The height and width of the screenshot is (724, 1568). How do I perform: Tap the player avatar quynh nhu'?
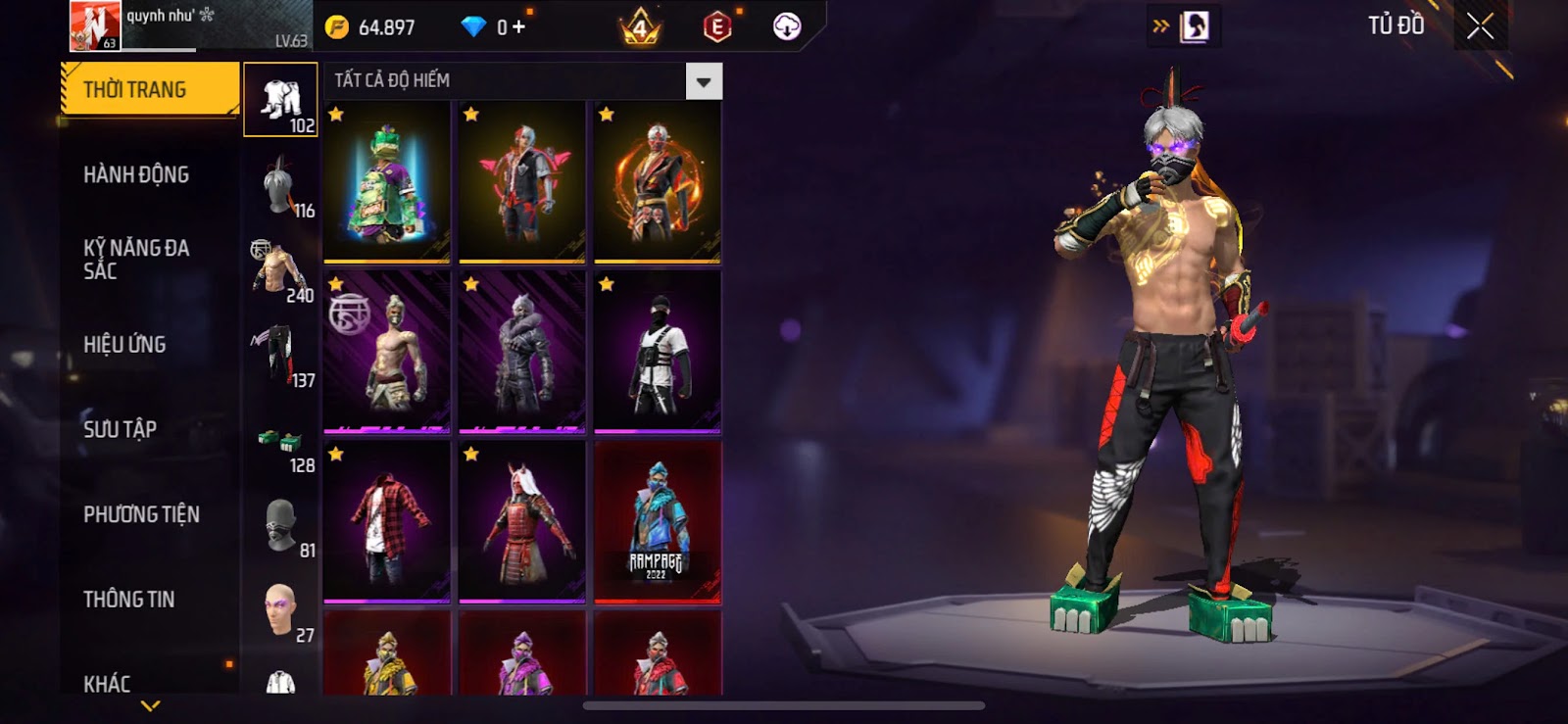pos(94,25)
